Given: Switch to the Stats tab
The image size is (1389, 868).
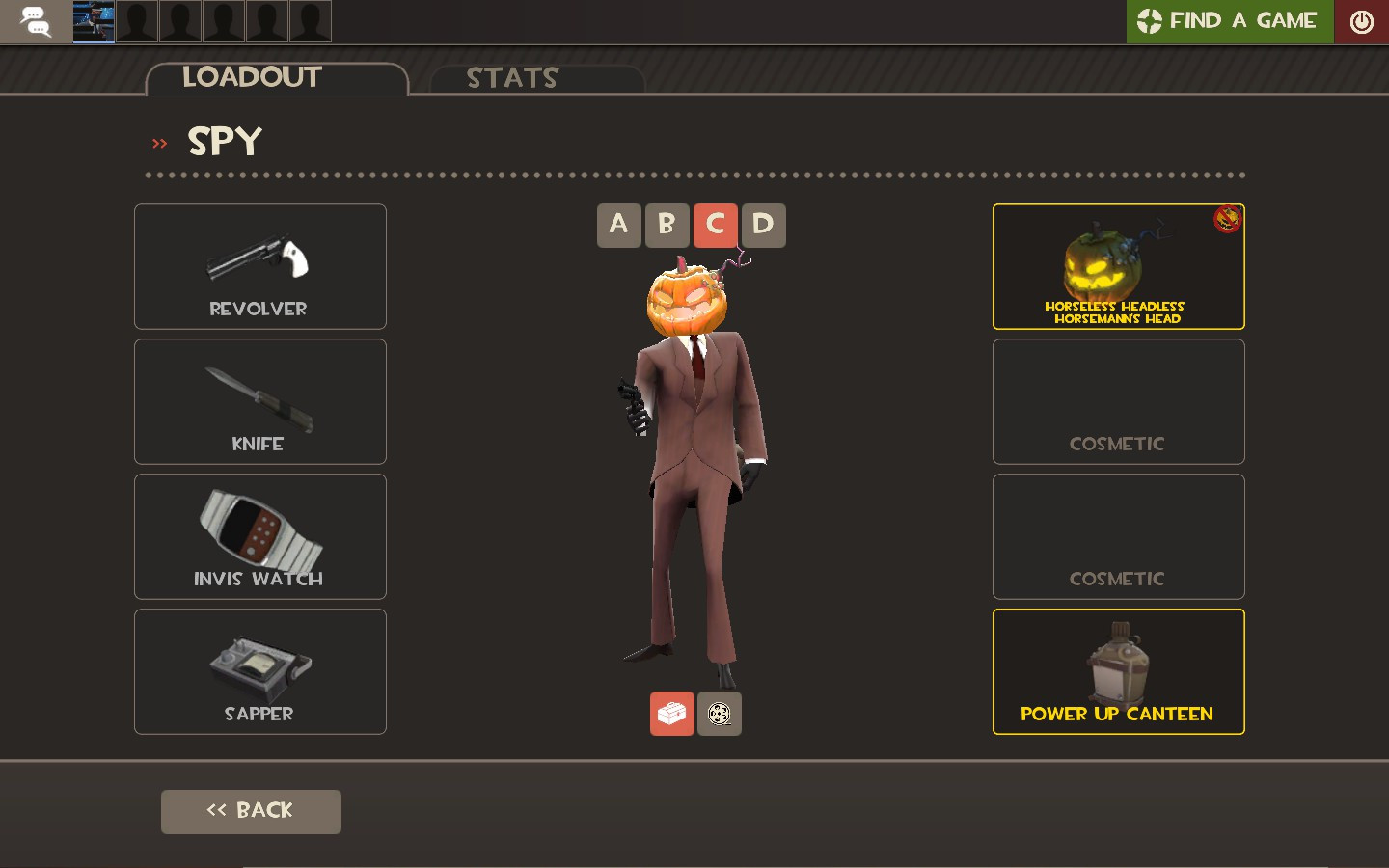Looking at the screenshot, I should (x=512, y=77).
